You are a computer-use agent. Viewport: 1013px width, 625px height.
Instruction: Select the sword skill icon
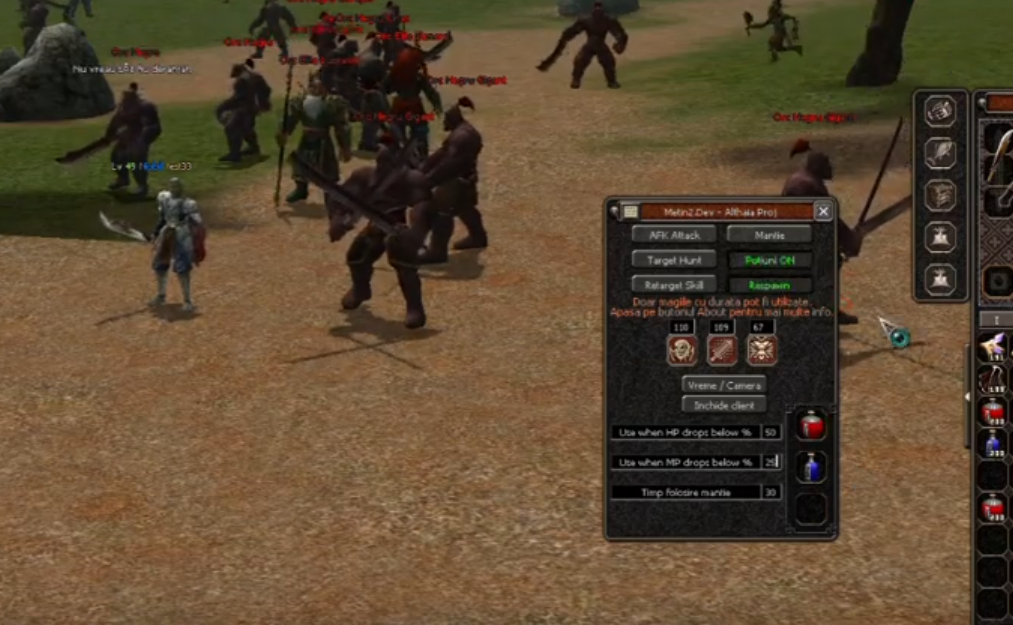tap(722, 349)
